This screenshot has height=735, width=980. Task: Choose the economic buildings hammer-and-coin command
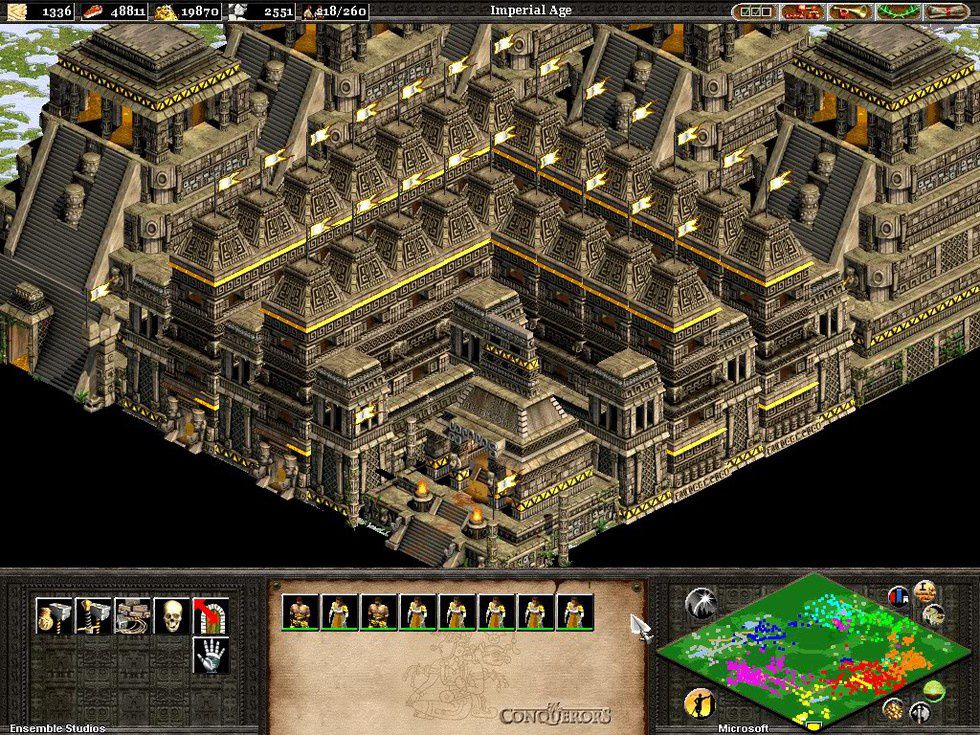(x=54, y=616)
